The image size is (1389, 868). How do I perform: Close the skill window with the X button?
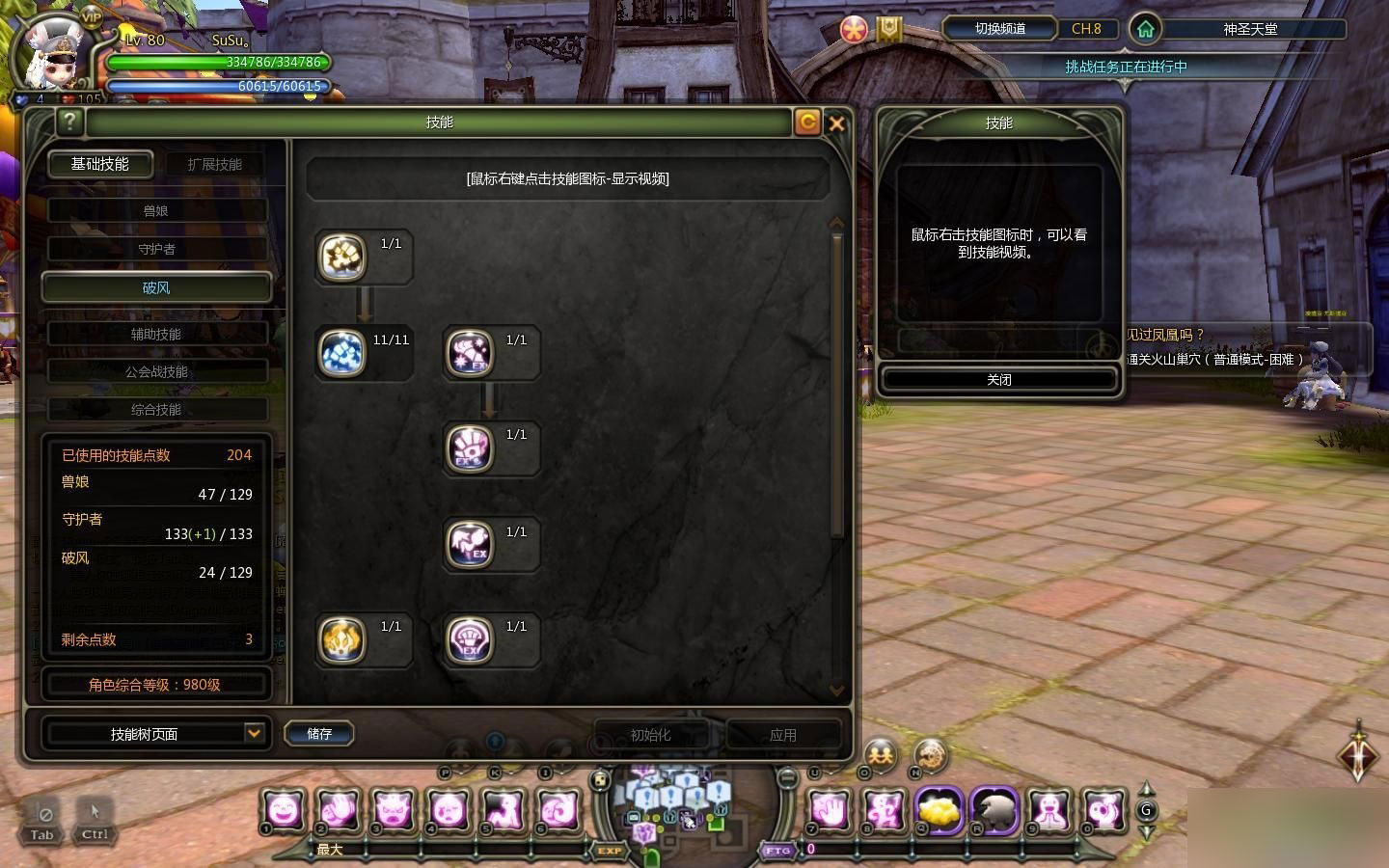click(x=836, y=123)
